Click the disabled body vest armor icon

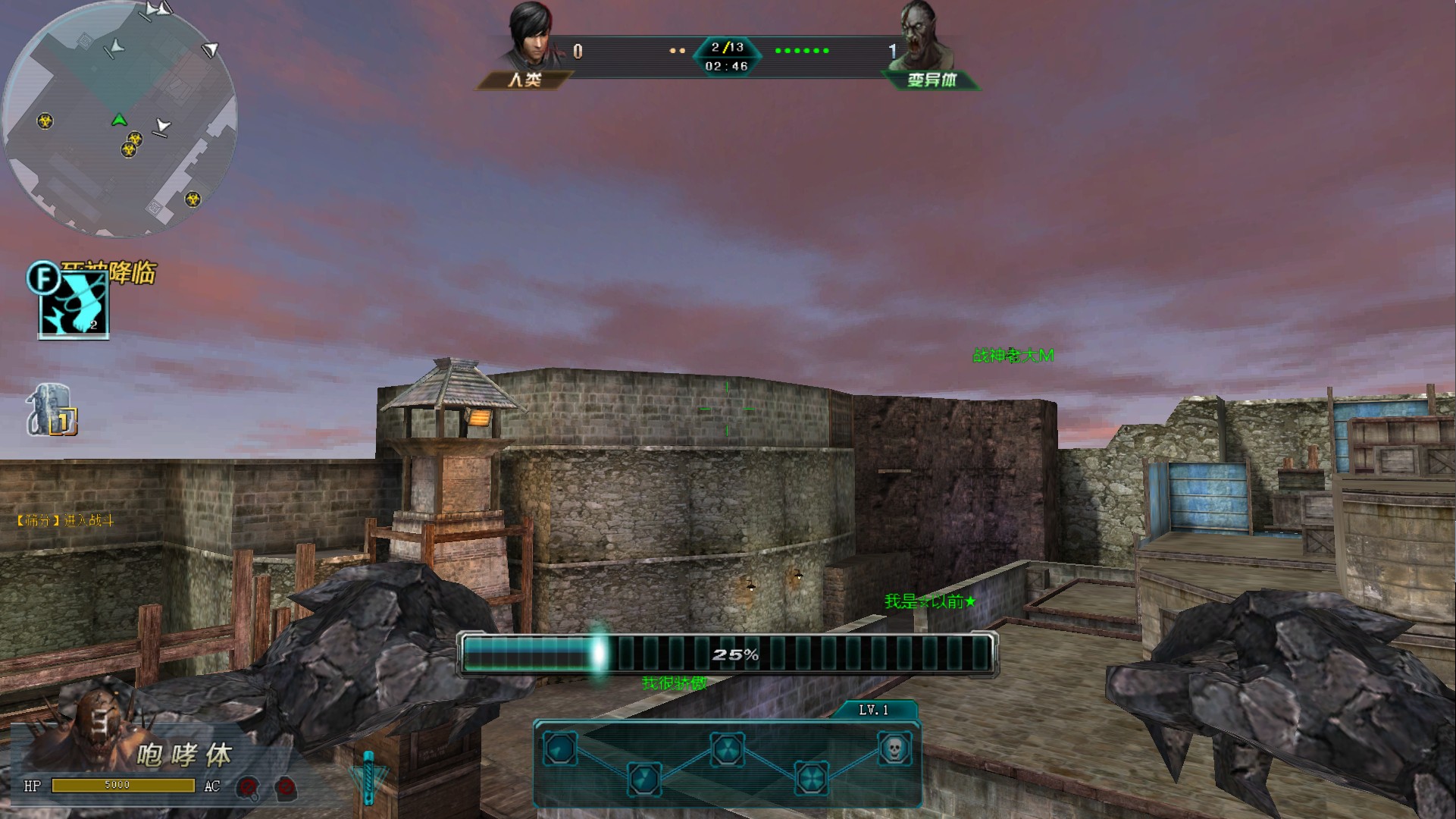(x=285, y=788)
